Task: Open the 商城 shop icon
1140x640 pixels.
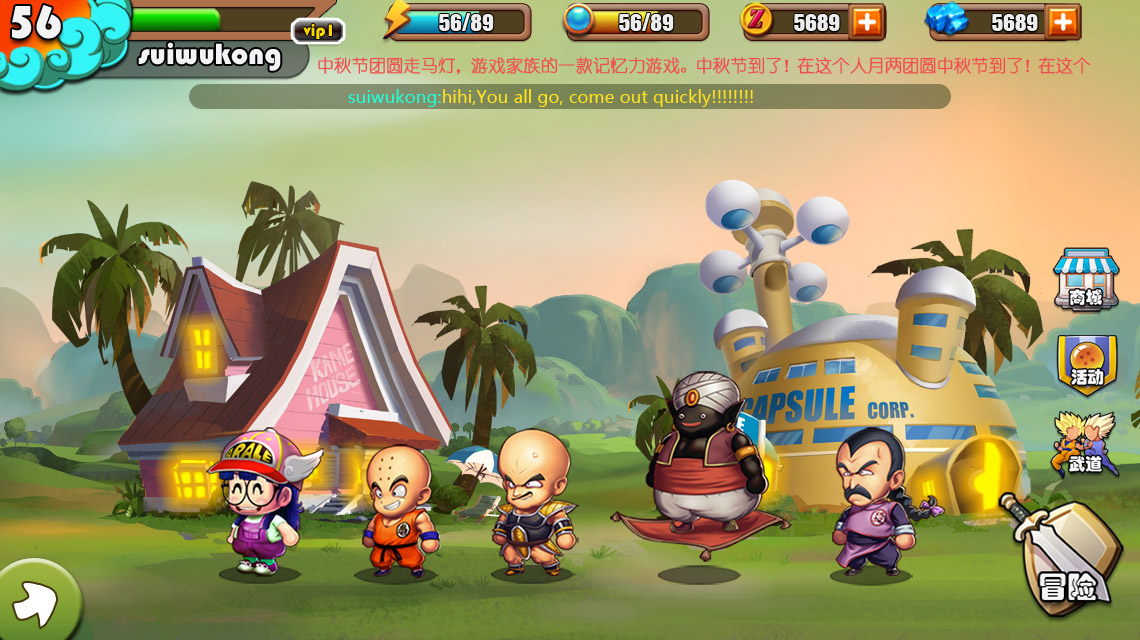Action: pyautogui.click(x=1085, y=278)
